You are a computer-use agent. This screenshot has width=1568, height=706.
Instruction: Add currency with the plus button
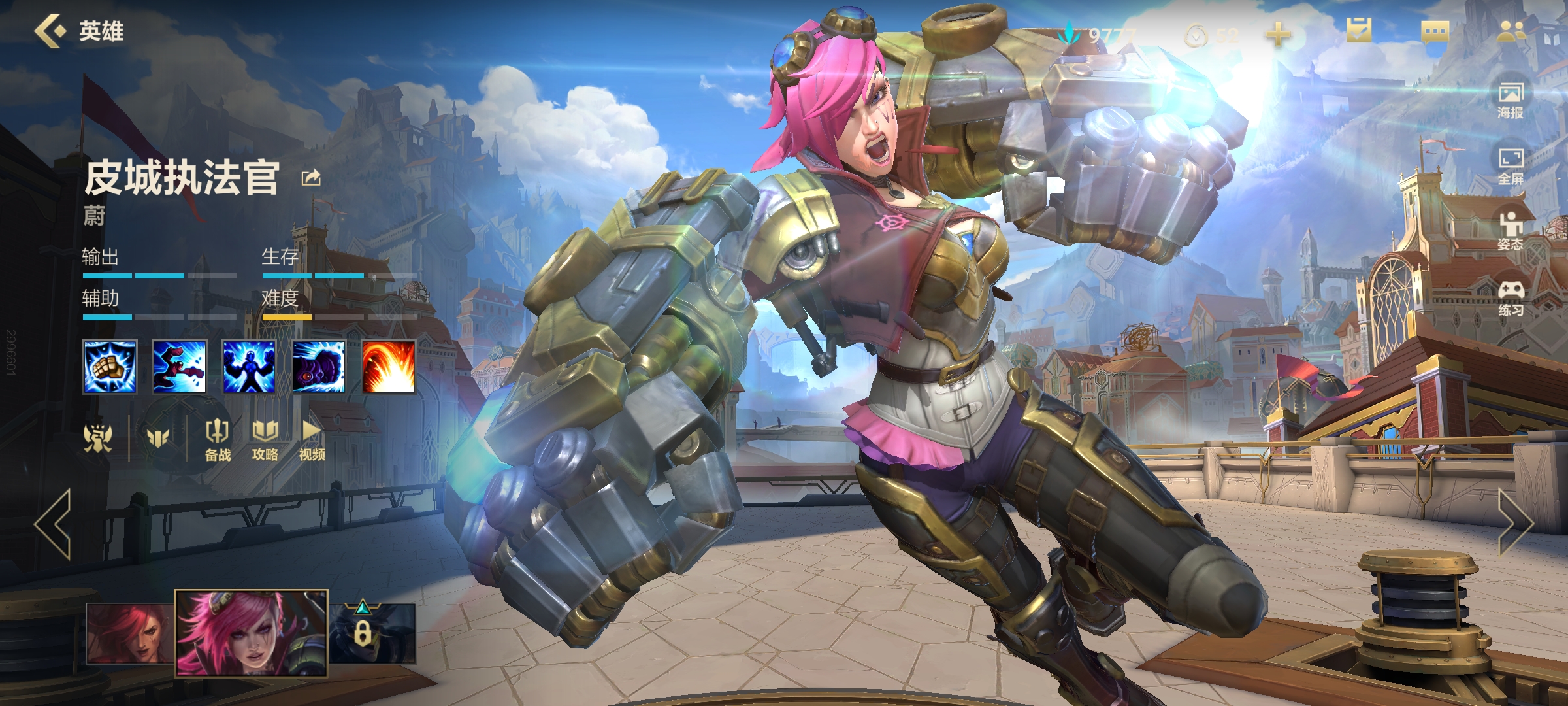tap(1278, 34)
